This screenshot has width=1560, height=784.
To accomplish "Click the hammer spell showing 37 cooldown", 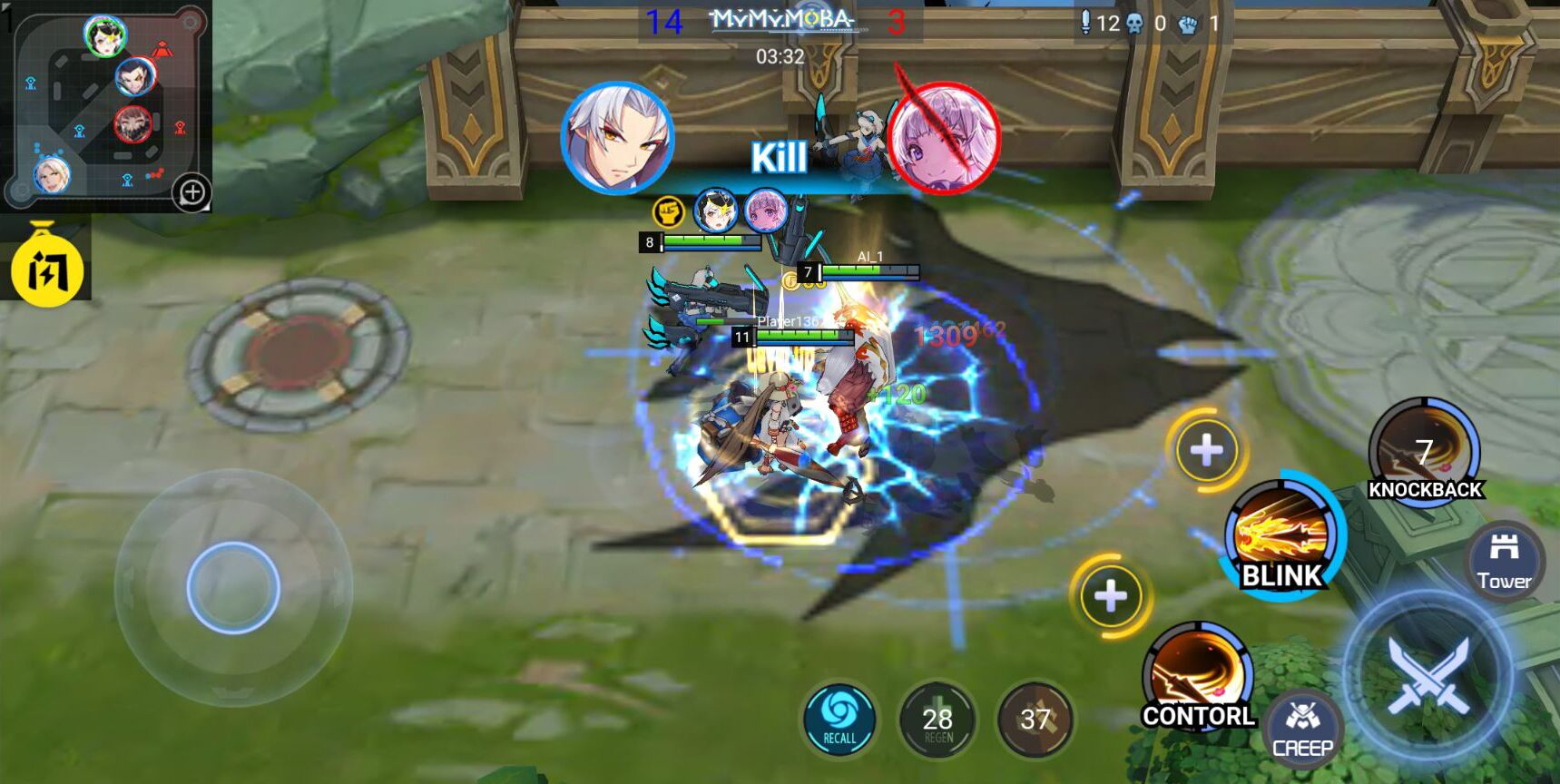I will tap(1035, 720).
